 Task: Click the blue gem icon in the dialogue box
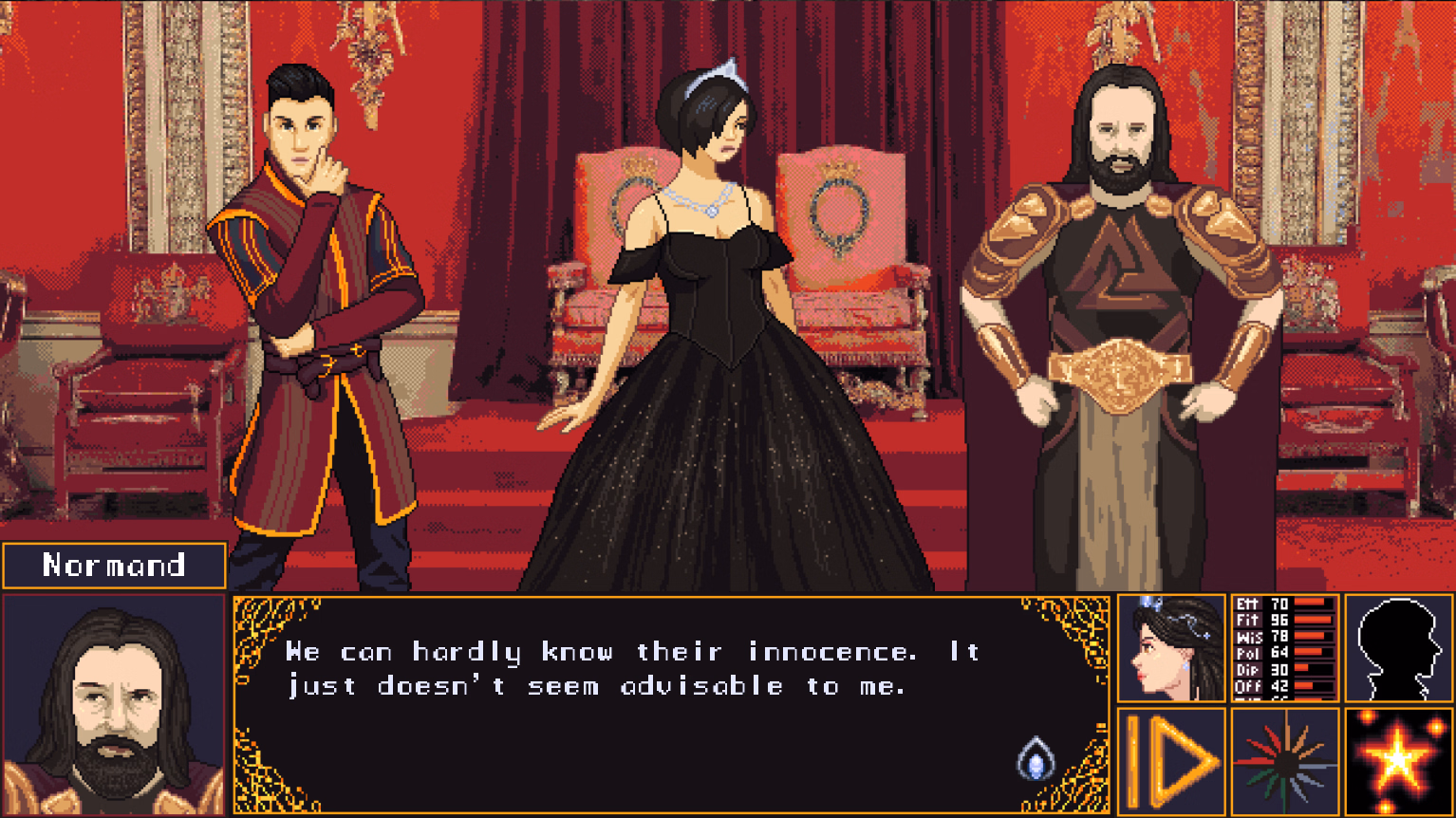tap(1037, 755)
